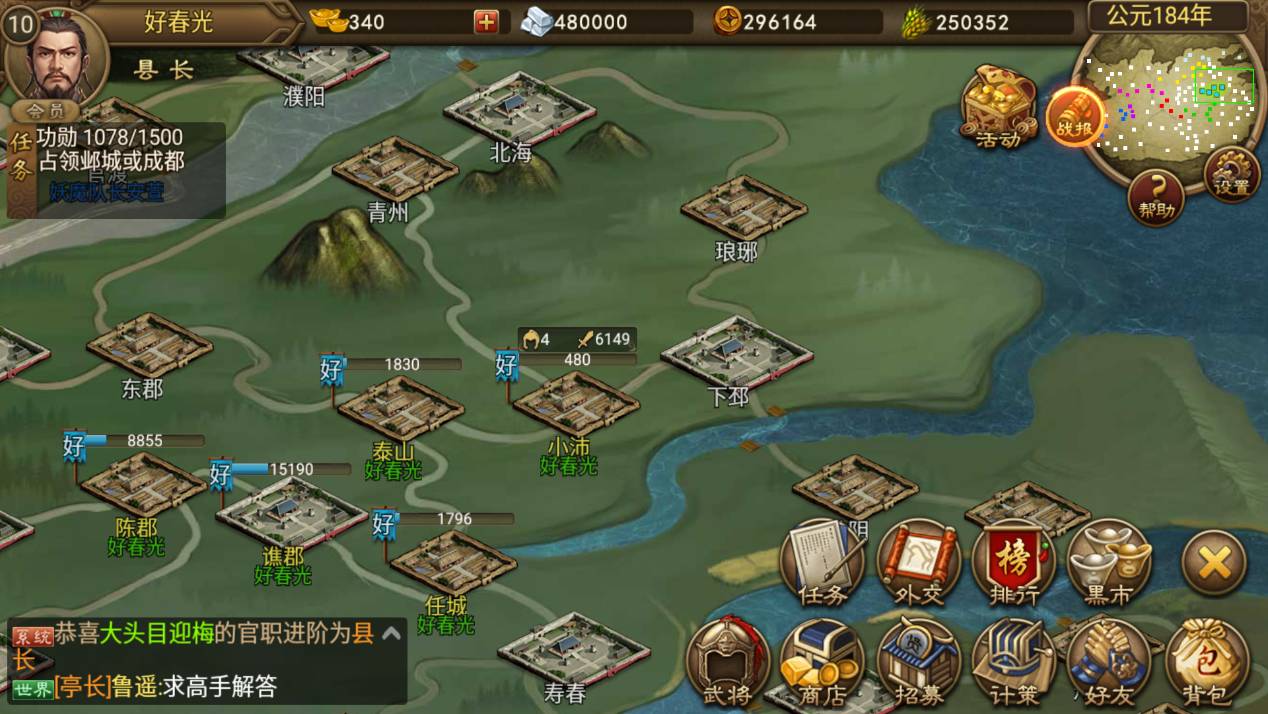This screenshot has height=714, width=1268.
Task: Select the 占领邺城或成都 task tracker
Action: [110, 160]
